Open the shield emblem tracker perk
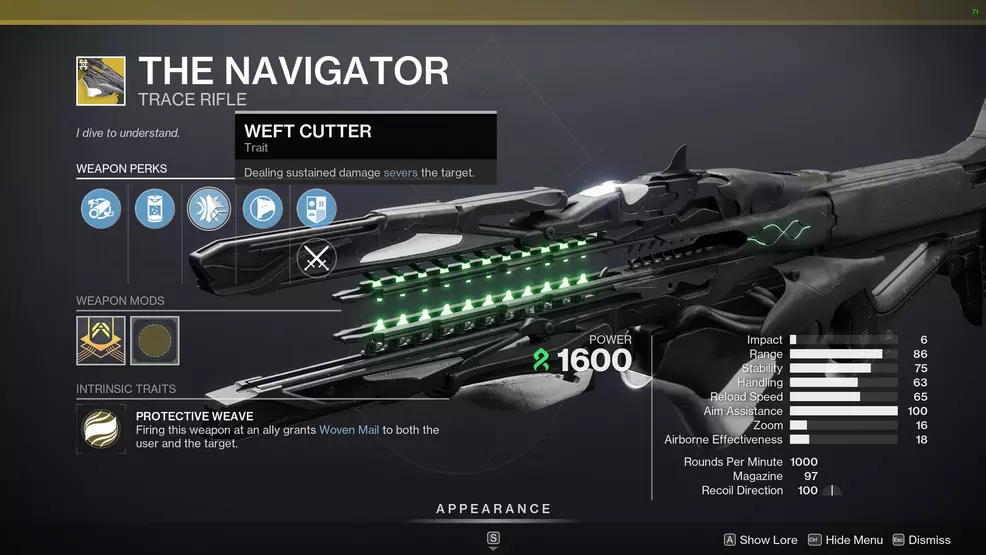 pyautogui.click(x=317, y=210)
